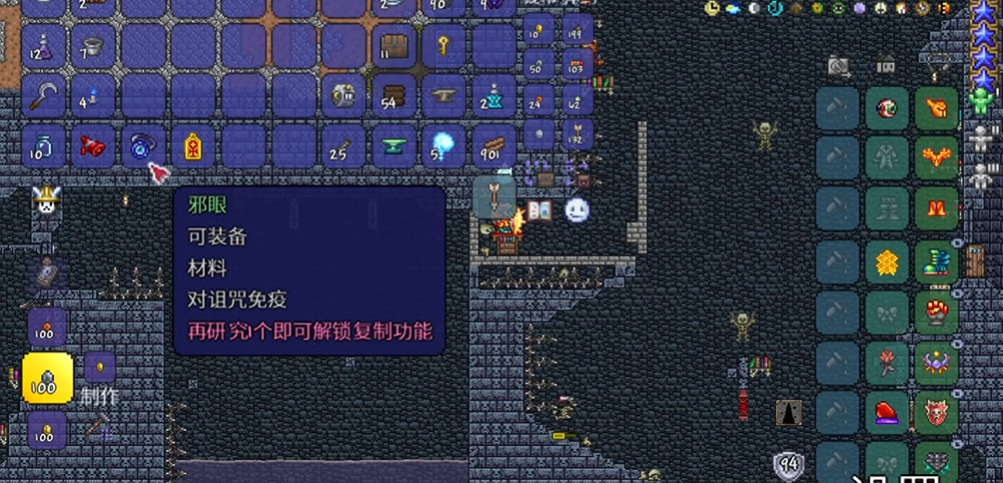The image size is (1003, 483).
Task: Pick the golden banner item slot
Action: tap(193, 147)
